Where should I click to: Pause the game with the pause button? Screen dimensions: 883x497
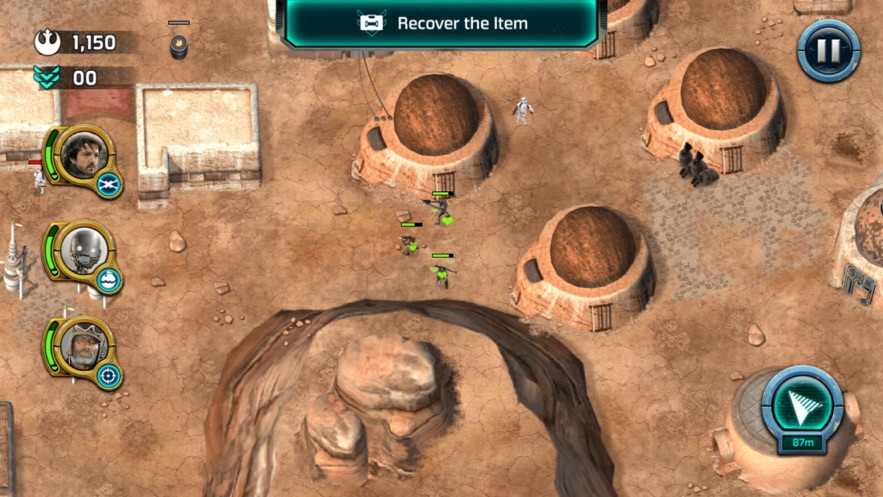coord(828,49)
